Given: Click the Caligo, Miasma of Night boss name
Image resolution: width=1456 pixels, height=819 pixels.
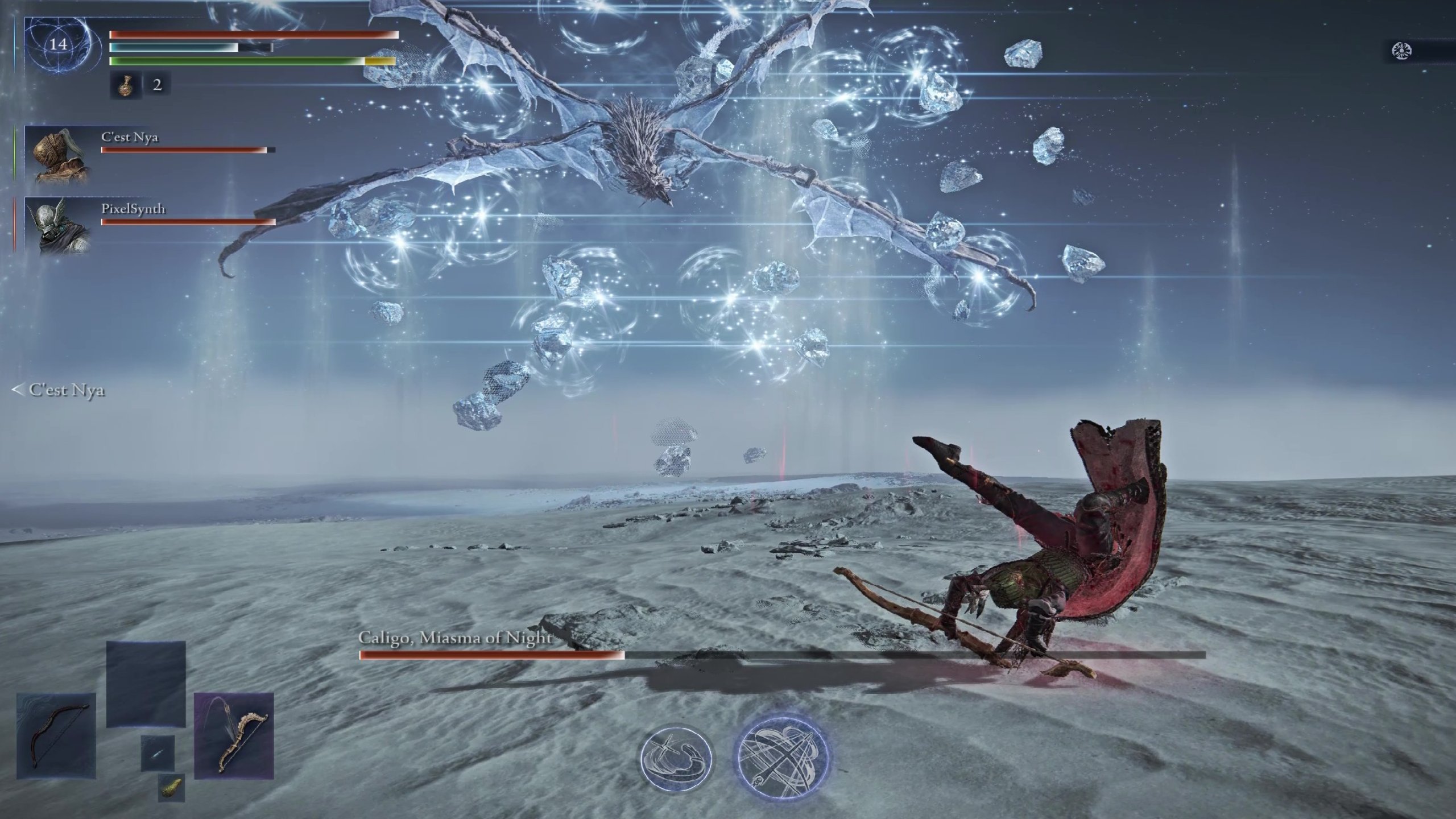Looking at the screenshot, I should [x=454, y=639].
